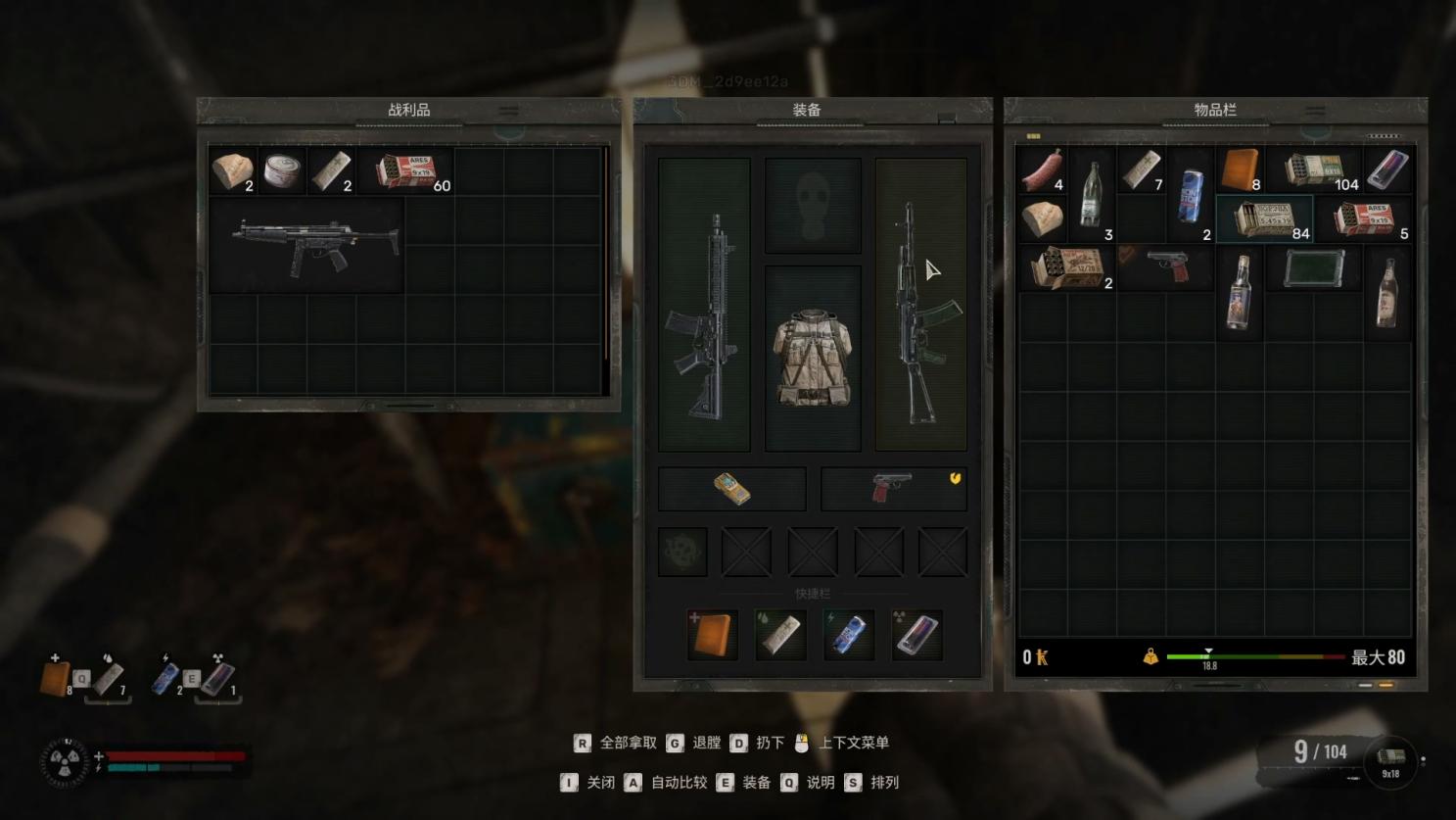Screen dimensions: 1456x820
Task: Pick the canned food tin from loot
Action: [x=282, y=170]
